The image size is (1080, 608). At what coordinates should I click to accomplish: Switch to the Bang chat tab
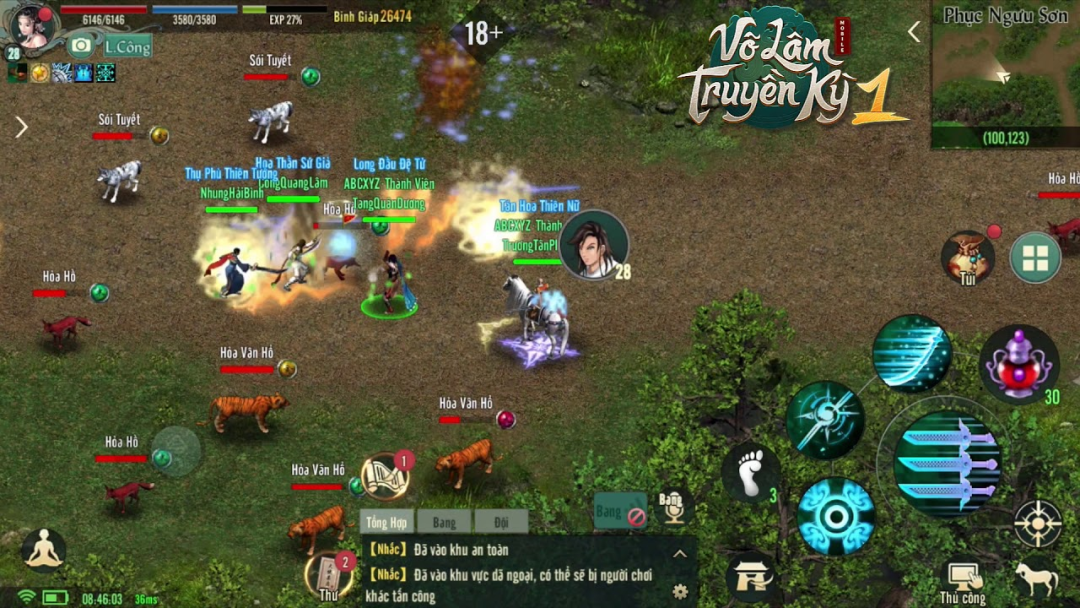point(444,522)
